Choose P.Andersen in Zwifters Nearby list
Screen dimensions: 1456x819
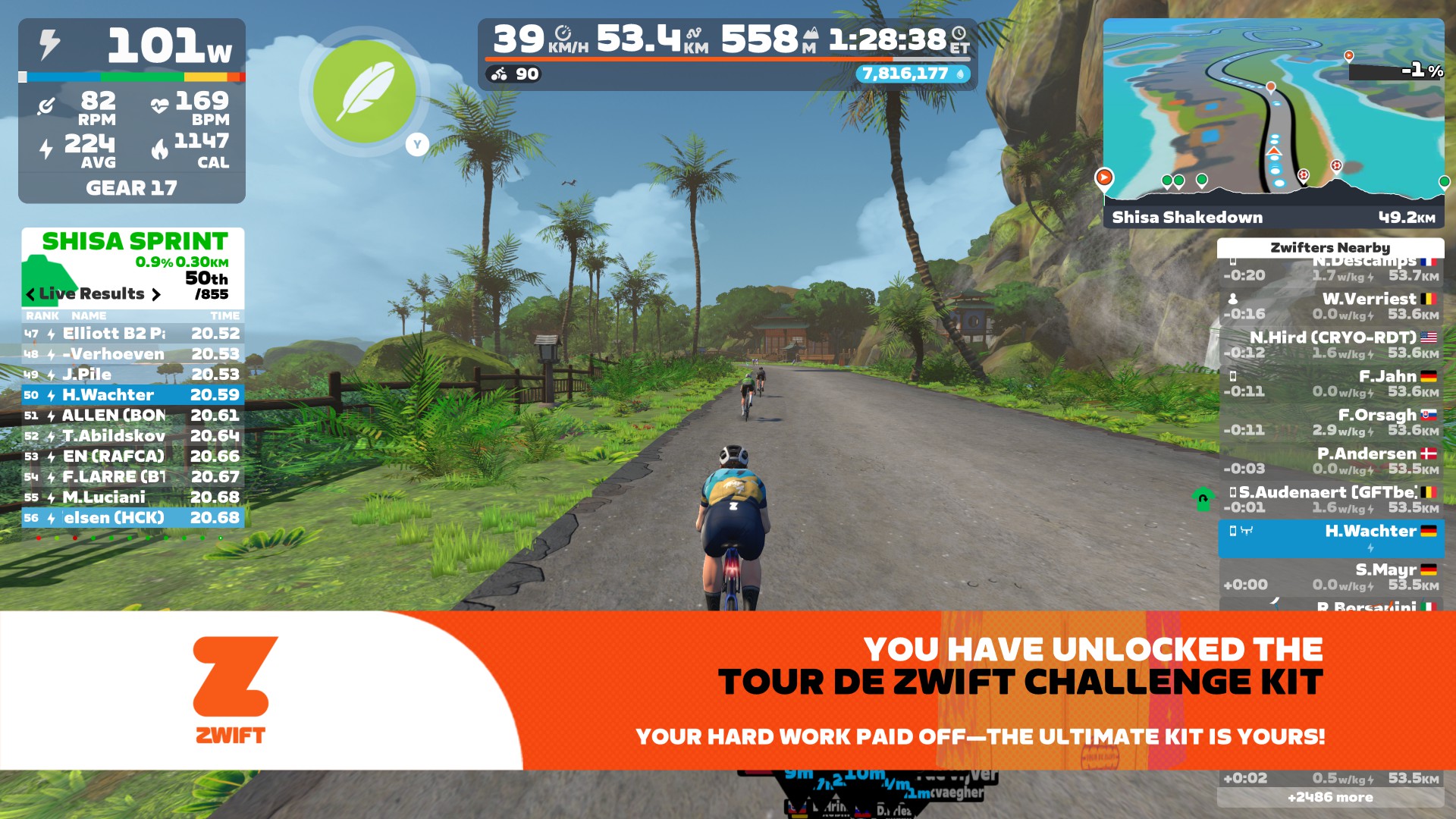[1331, 460]
